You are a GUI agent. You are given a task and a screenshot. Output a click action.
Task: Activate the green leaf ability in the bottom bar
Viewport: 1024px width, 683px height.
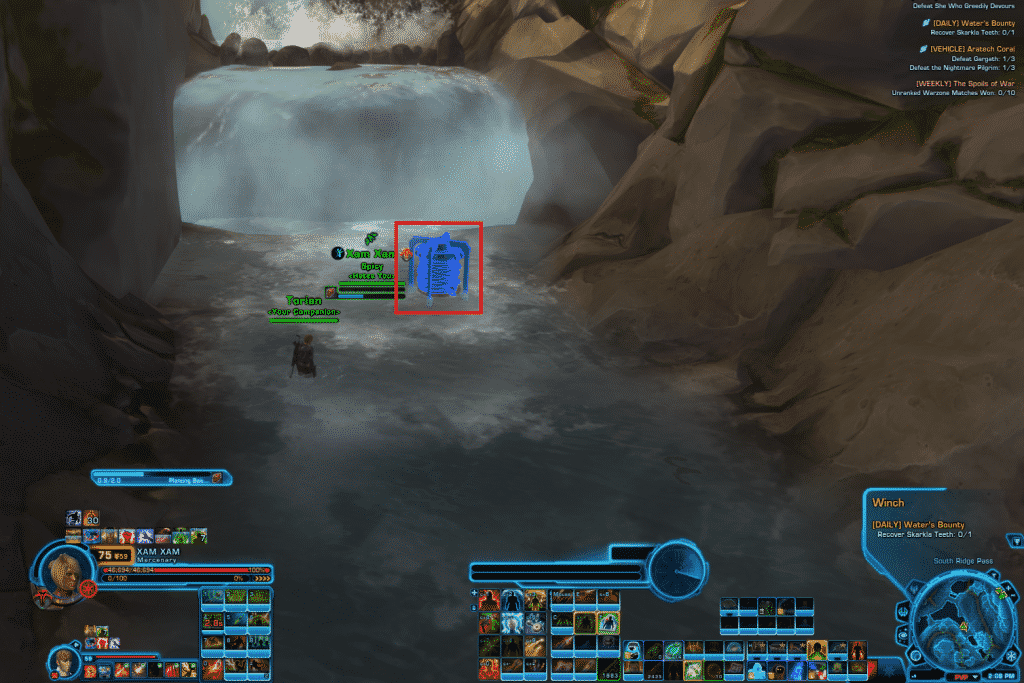674,649
